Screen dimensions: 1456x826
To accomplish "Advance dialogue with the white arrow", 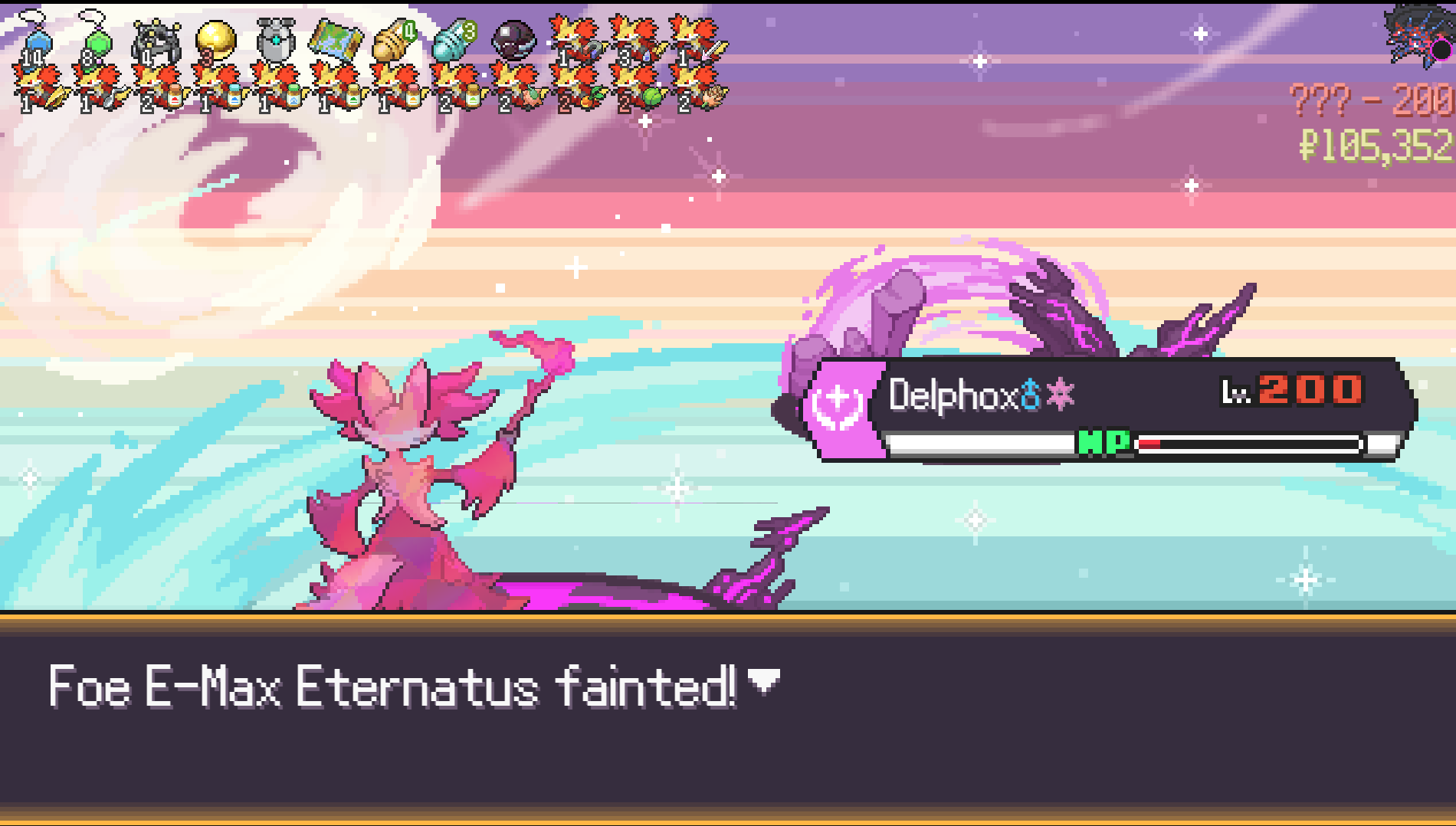I will coord(763,680).
